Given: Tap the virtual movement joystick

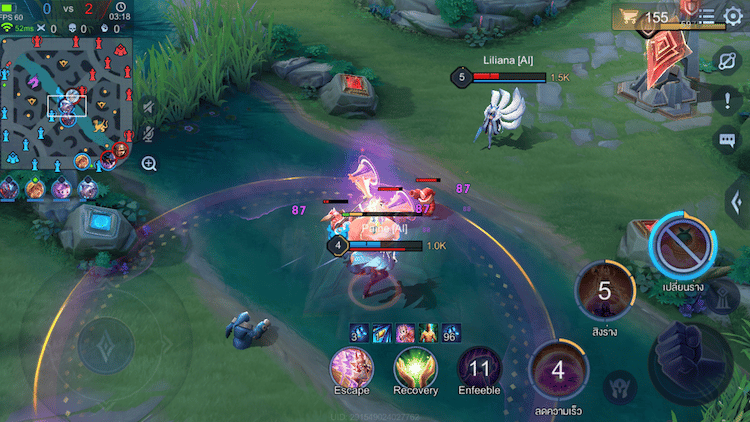Looking at the screenshot, I should point(105,345).
